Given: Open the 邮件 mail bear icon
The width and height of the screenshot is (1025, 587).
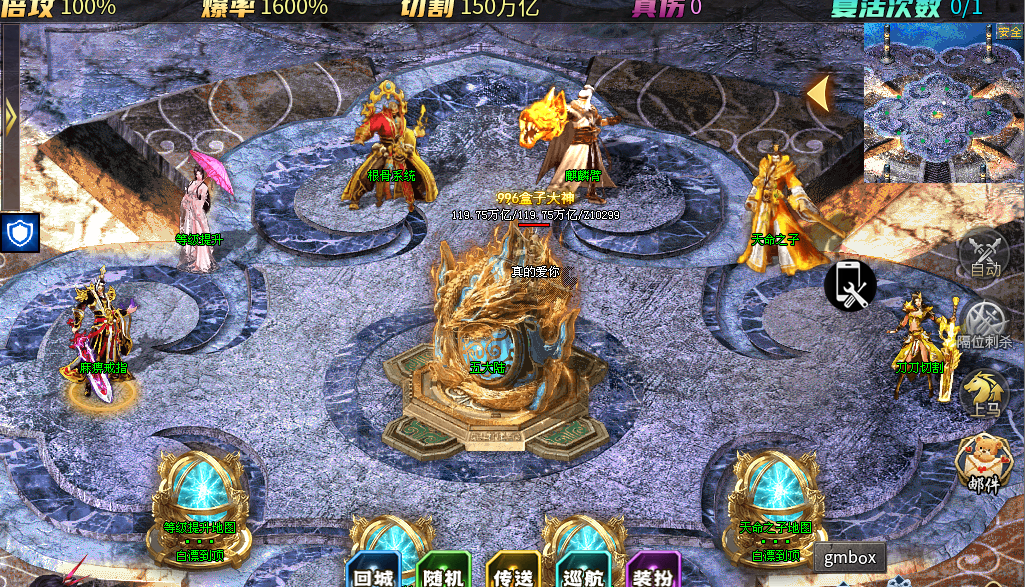Looking at the screenshot, I should pyautogui.click(x=984, y=464).
